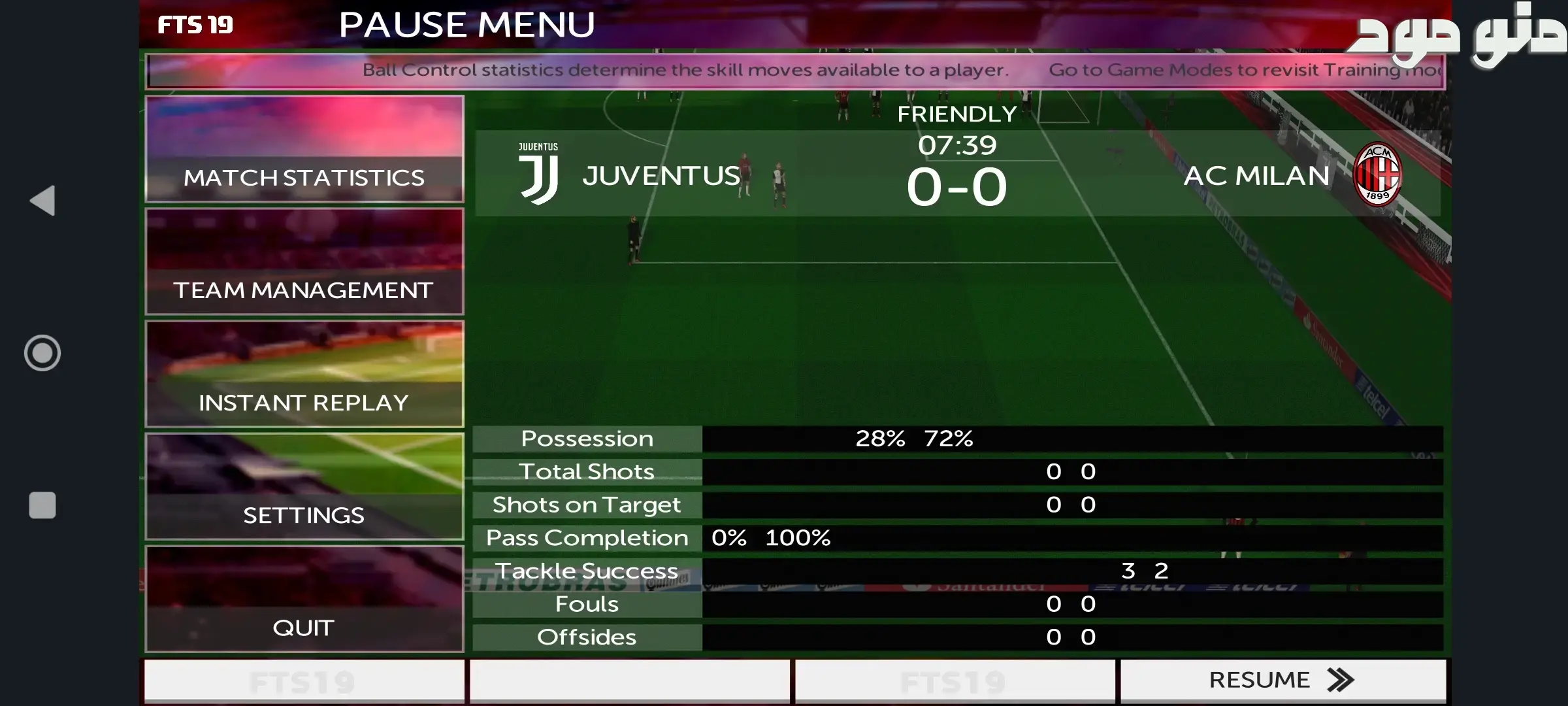1568x706 pixels.
Task: Open Team Management from the pause menu
Action: point(304,261)
